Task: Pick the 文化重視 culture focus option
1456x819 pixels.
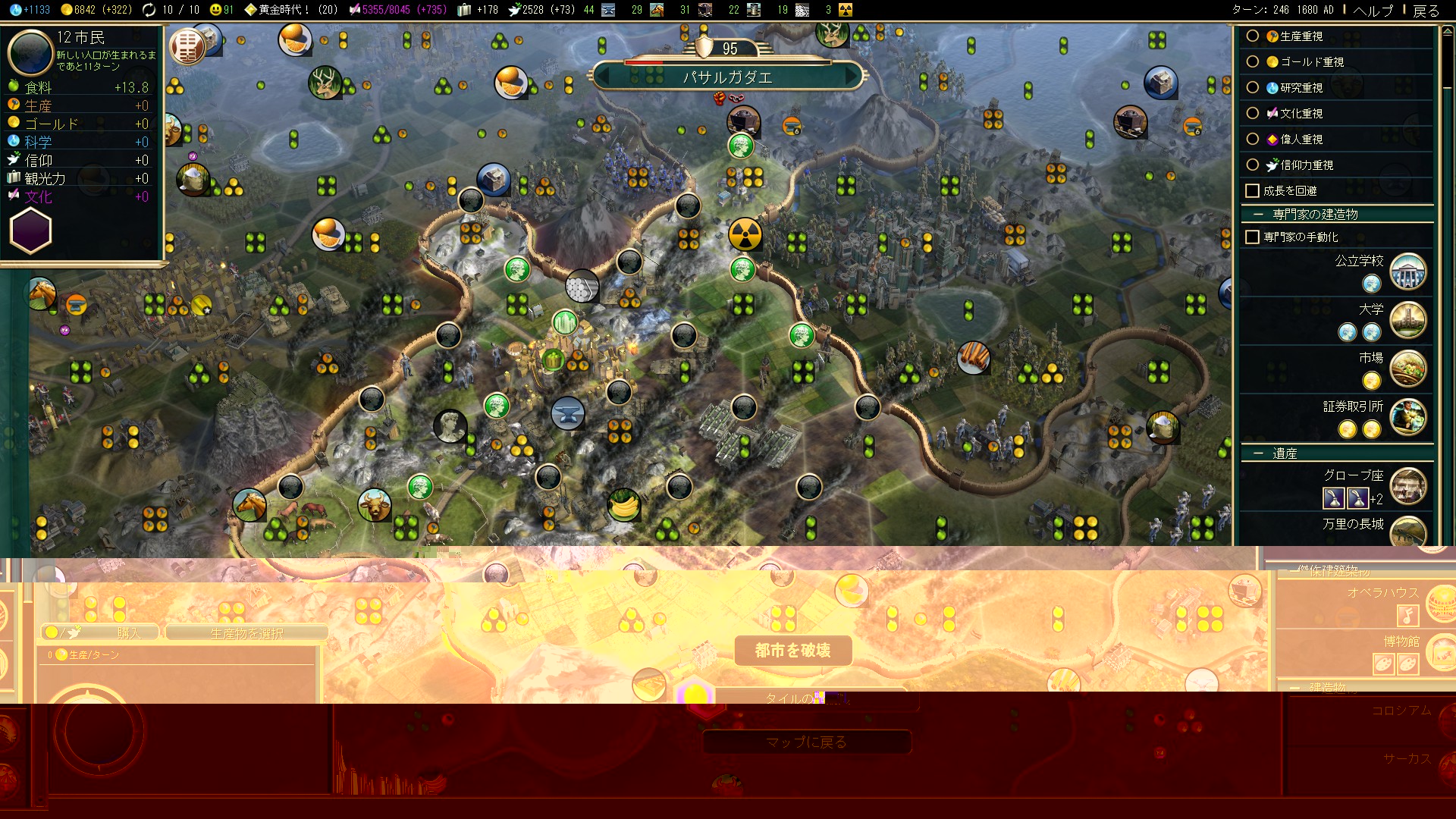Action: coord(1253,114)
